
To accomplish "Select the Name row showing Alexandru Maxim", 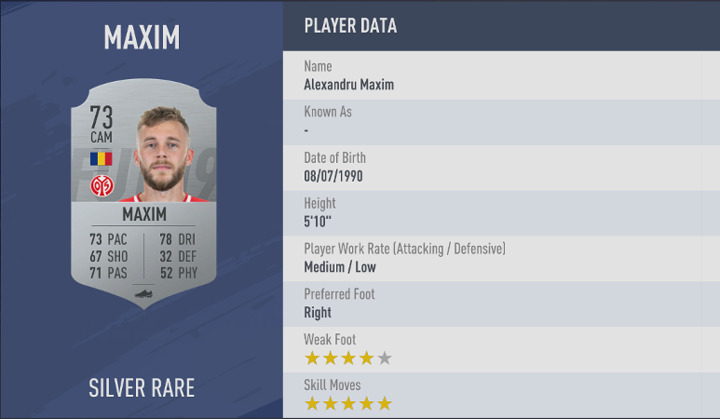I will (x=501, y=75).
